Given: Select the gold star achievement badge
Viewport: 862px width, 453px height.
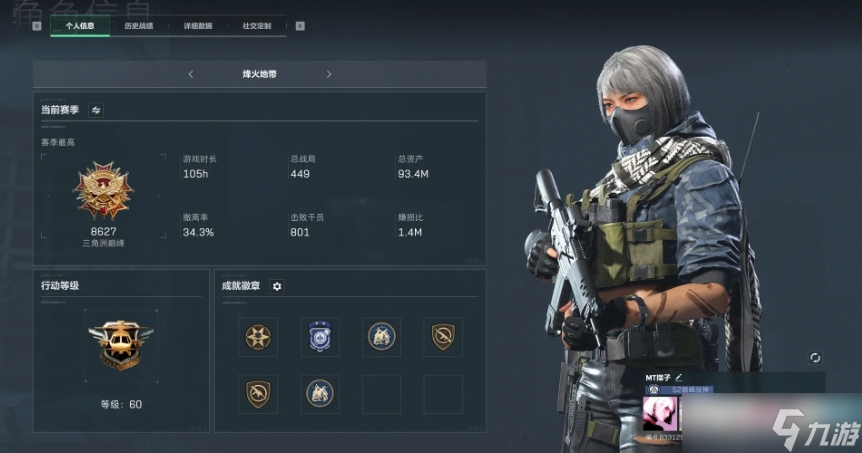Looking at the screenshot, I should 258,337.
